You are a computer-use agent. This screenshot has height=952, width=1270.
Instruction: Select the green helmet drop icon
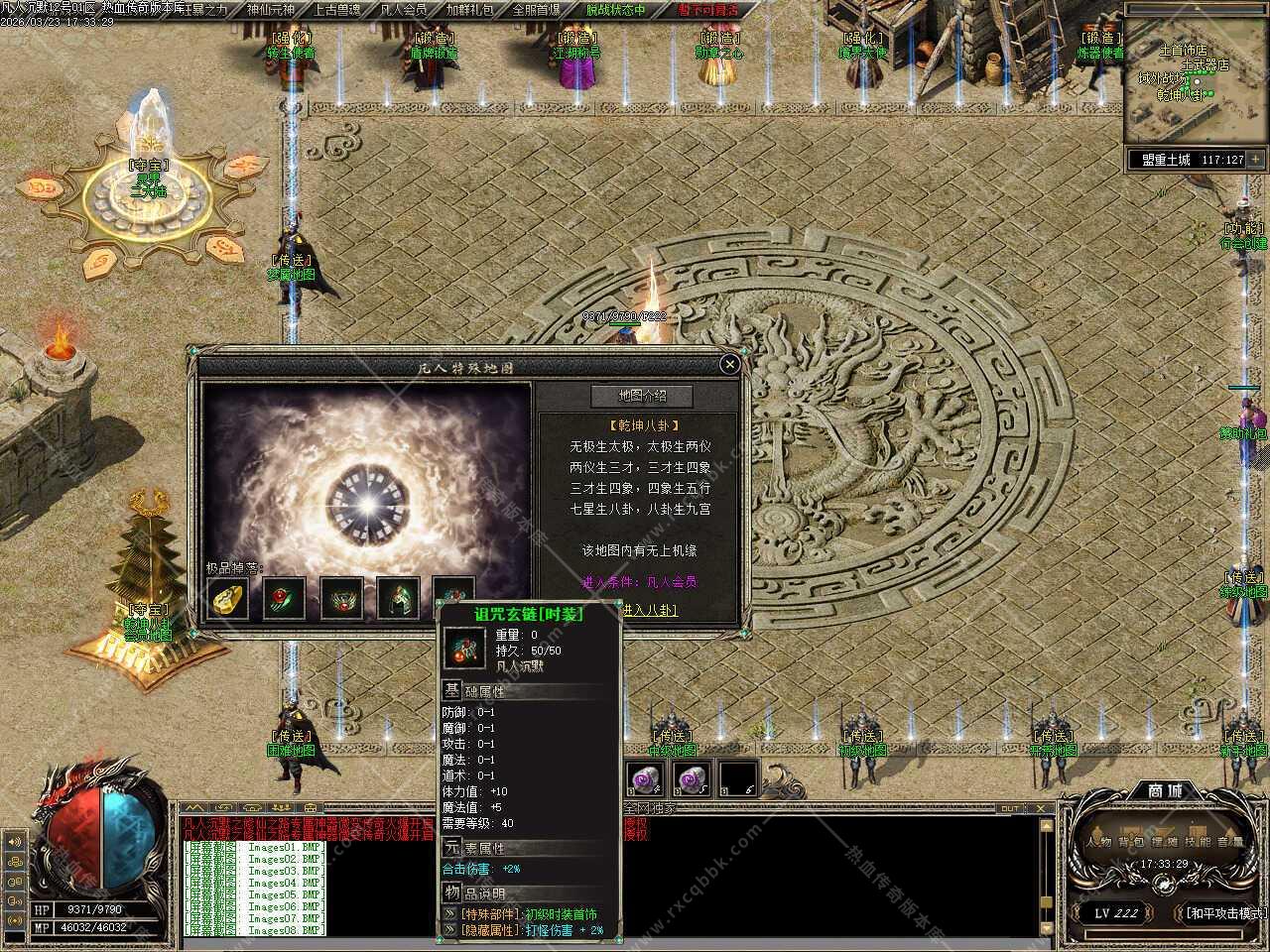click(398, 598)
